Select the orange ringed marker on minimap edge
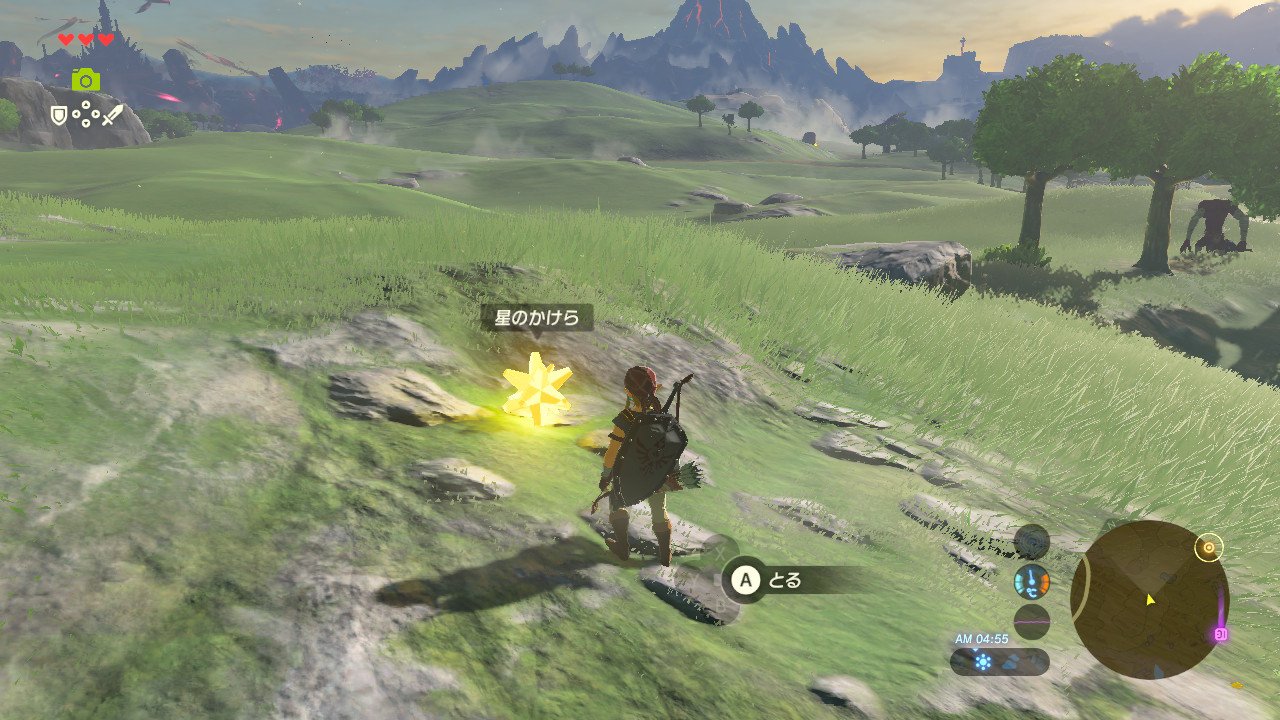Viewport: 1280px width, 720px height. [1209, 548]
